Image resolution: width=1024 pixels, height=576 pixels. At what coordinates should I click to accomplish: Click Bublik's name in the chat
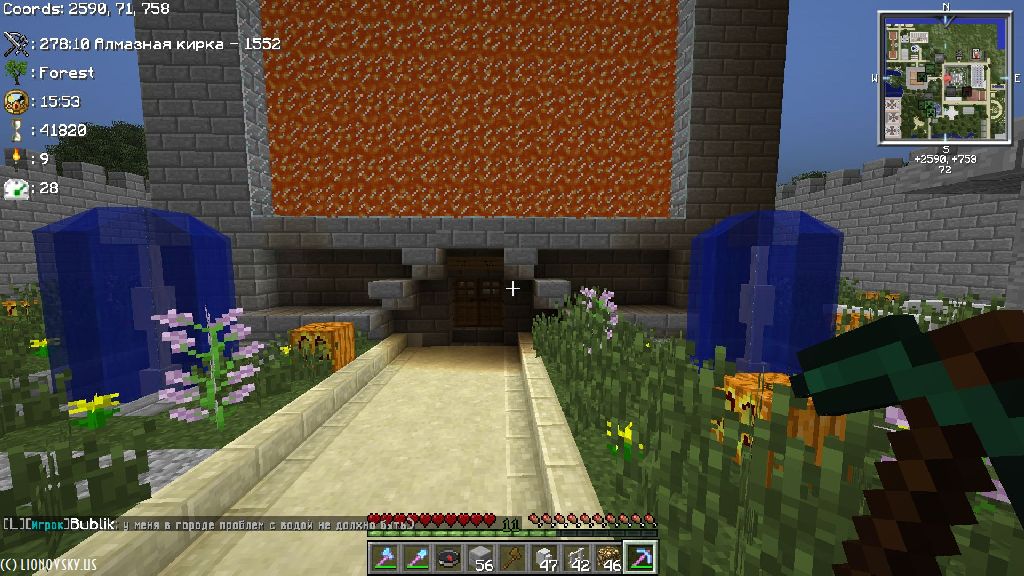point(91,523)
